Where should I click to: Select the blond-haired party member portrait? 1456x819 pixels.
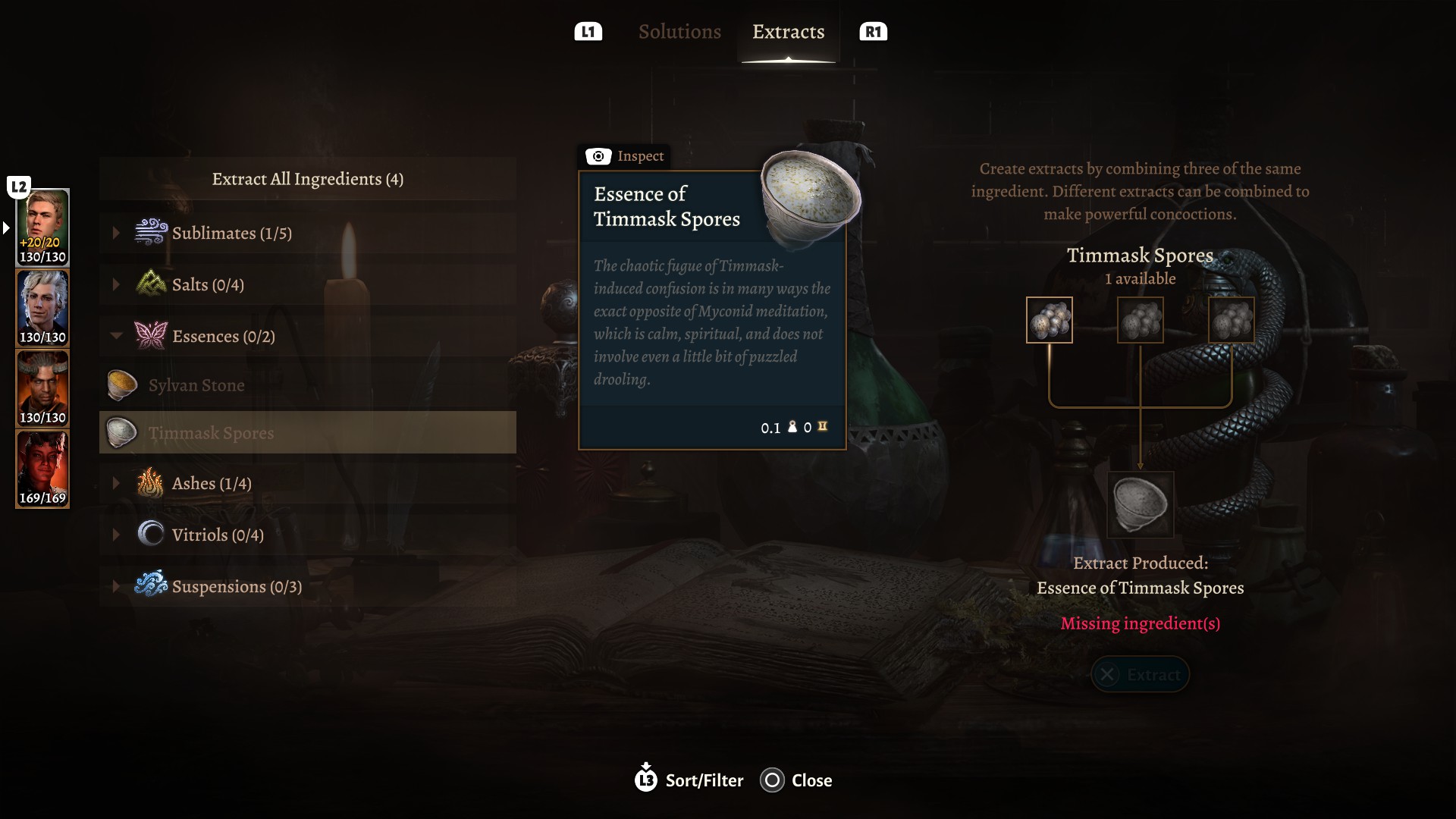42,227
